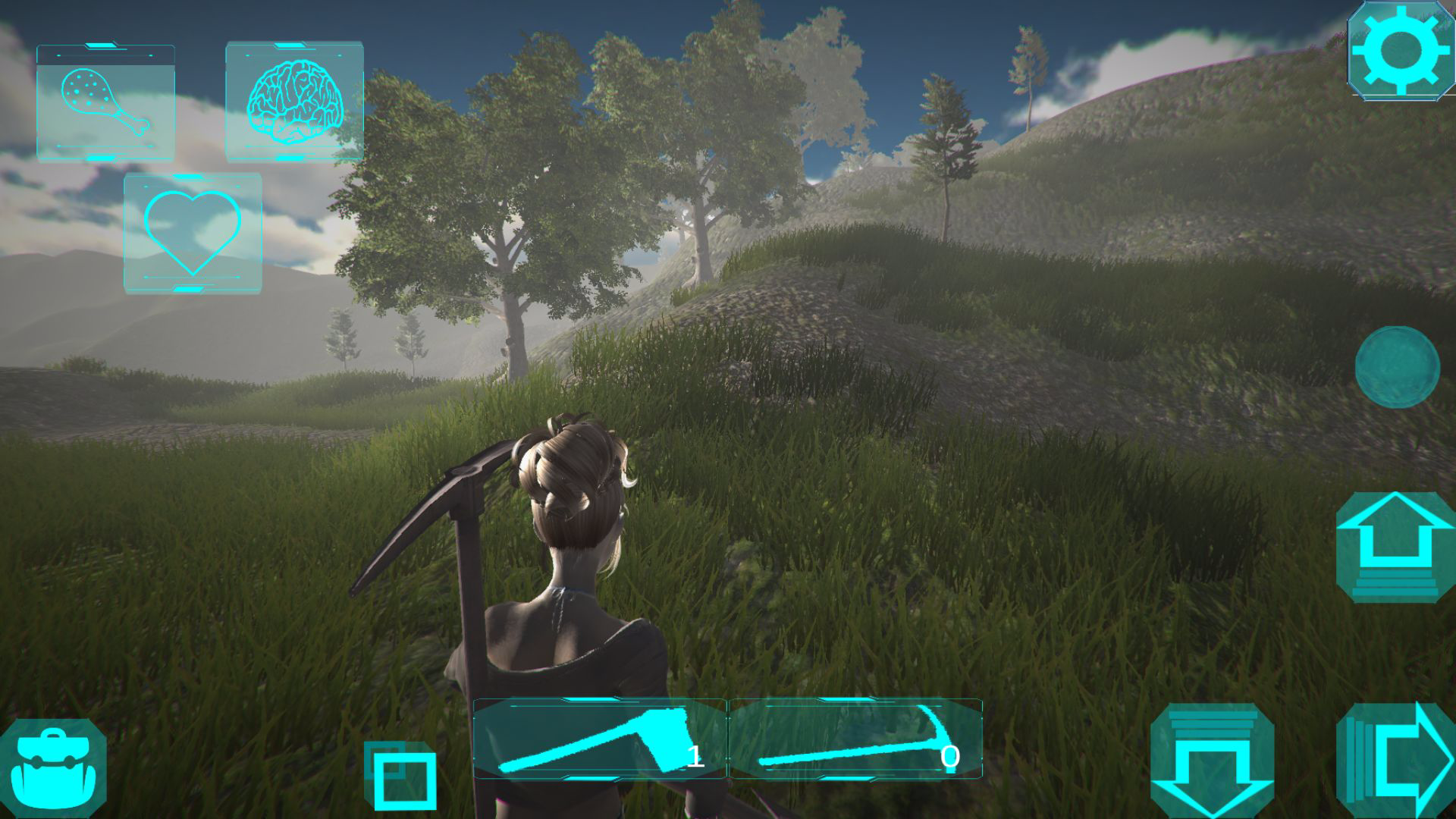1456x819 pixels.
Task: Tap the heart health icon
Action: coord(193,232)
